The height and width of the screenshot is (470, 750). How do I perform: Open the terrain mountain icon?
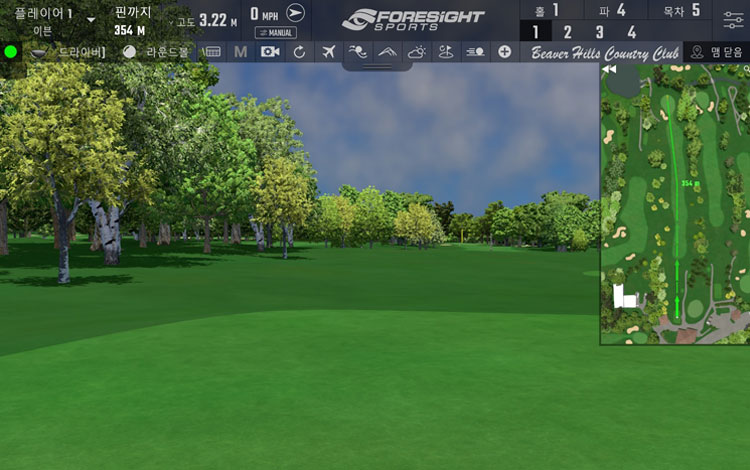387,51
